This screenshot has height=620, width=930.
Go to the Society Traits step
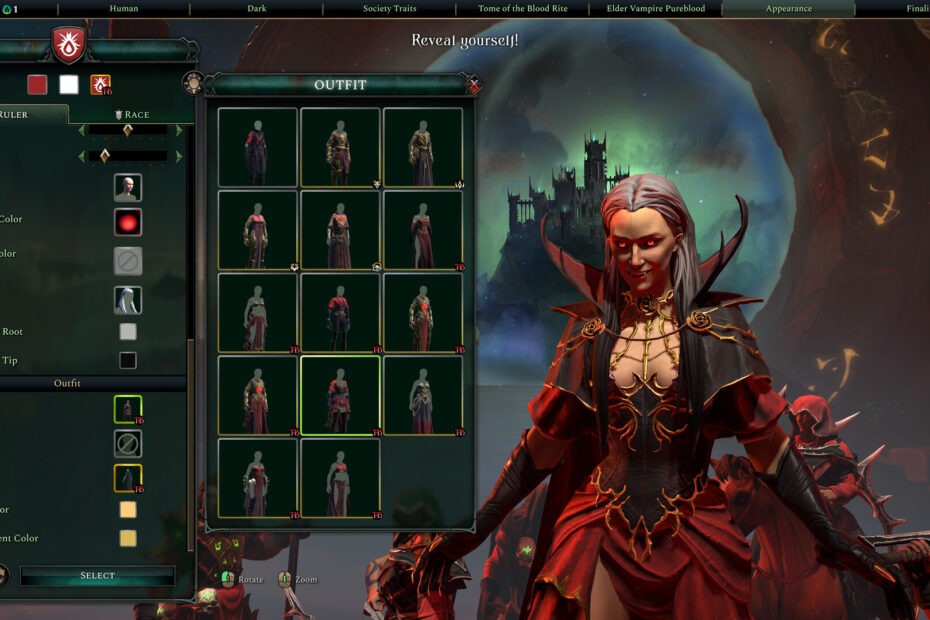click(x=390, y=9)
